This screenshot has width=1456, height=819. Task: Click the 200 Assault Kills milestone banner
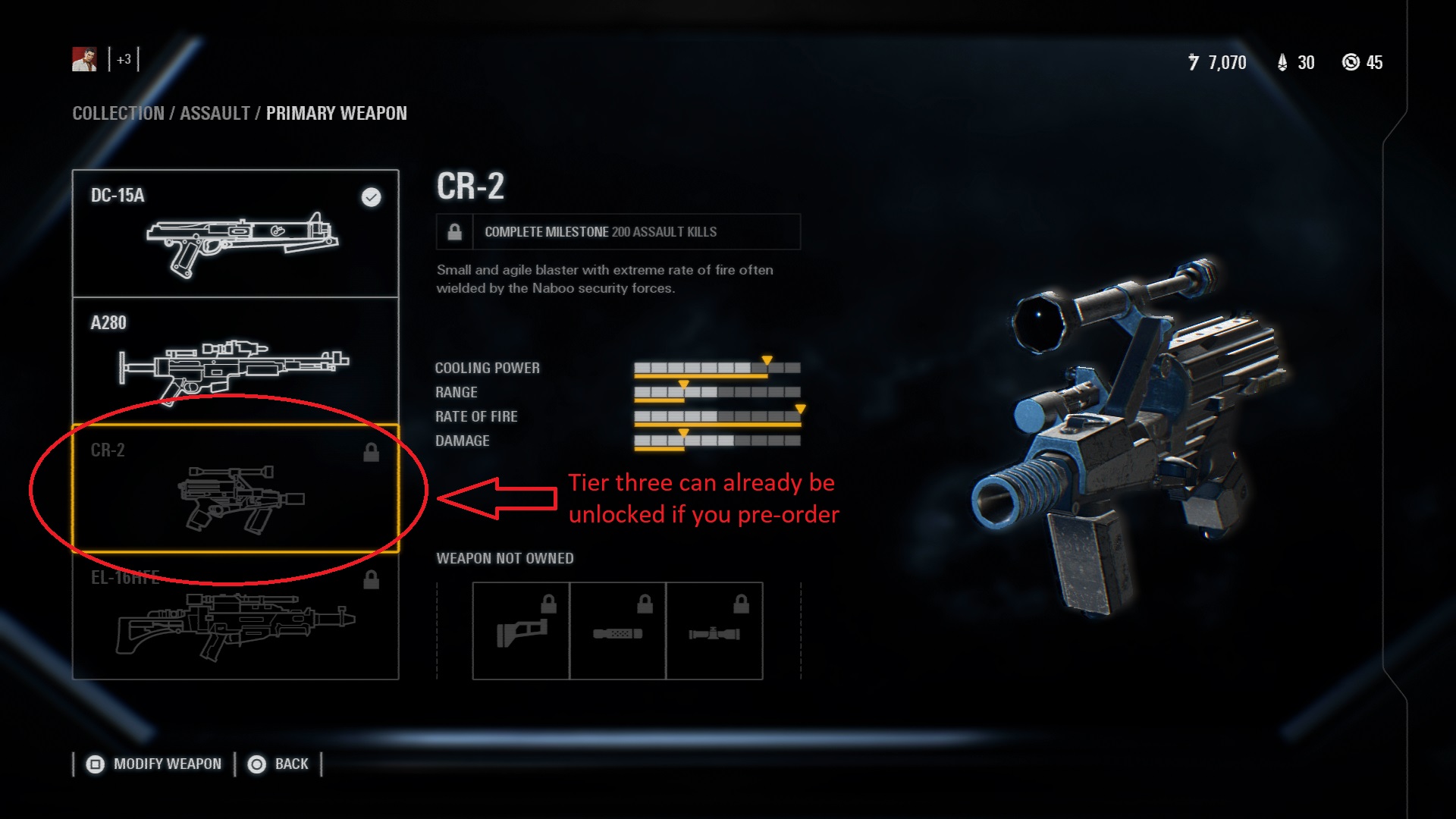[x=618, y=232]
